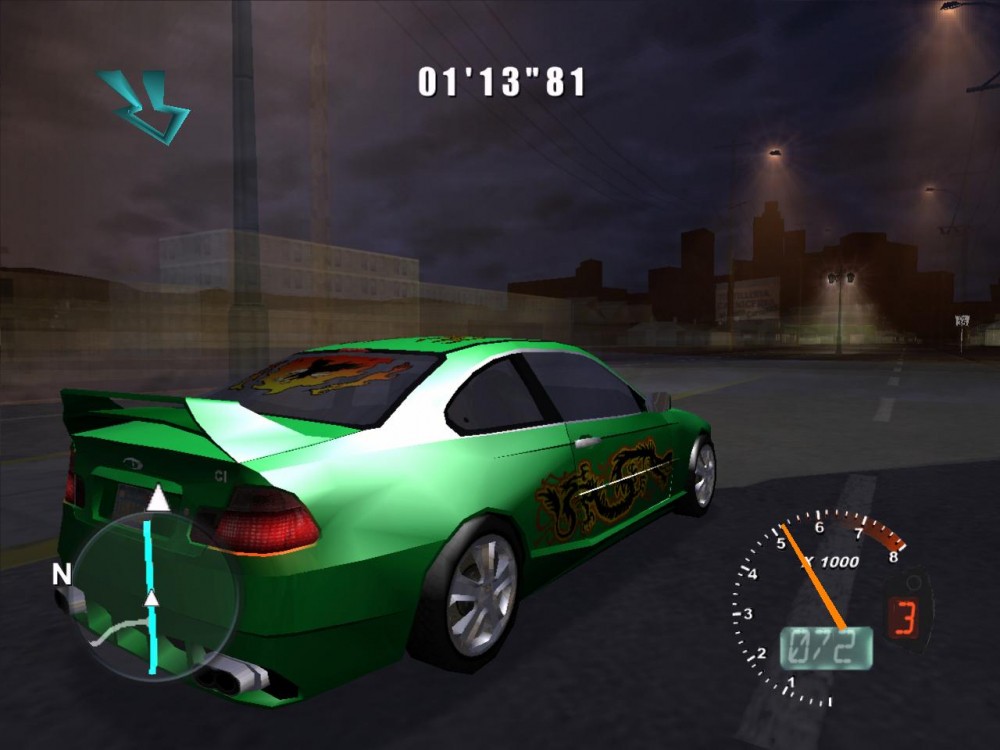Click the north N compass marker

click(x=62, y=574)
